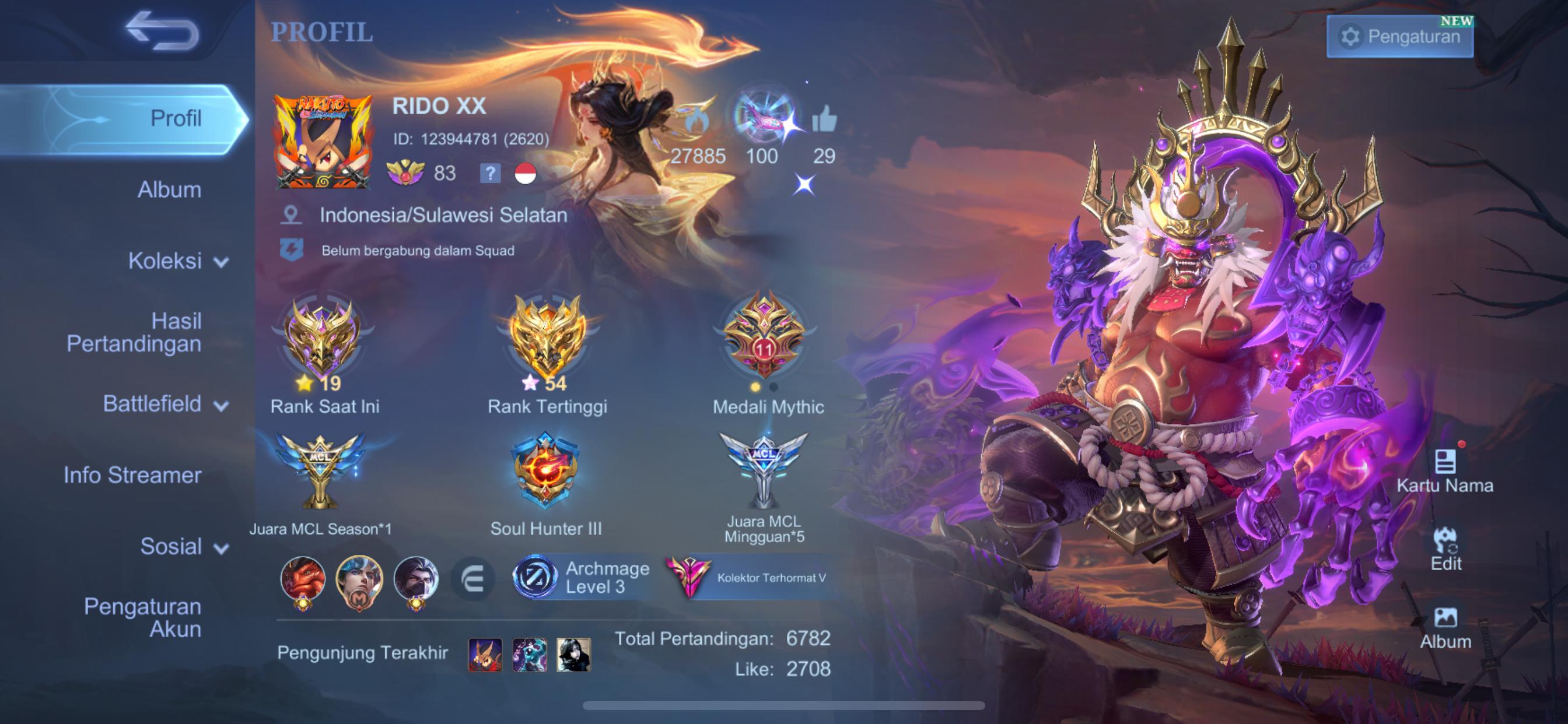Viewport: 1568px width, 724px height.
Task: Switch to the Album sidebar tab
Action: click(169, 190)
